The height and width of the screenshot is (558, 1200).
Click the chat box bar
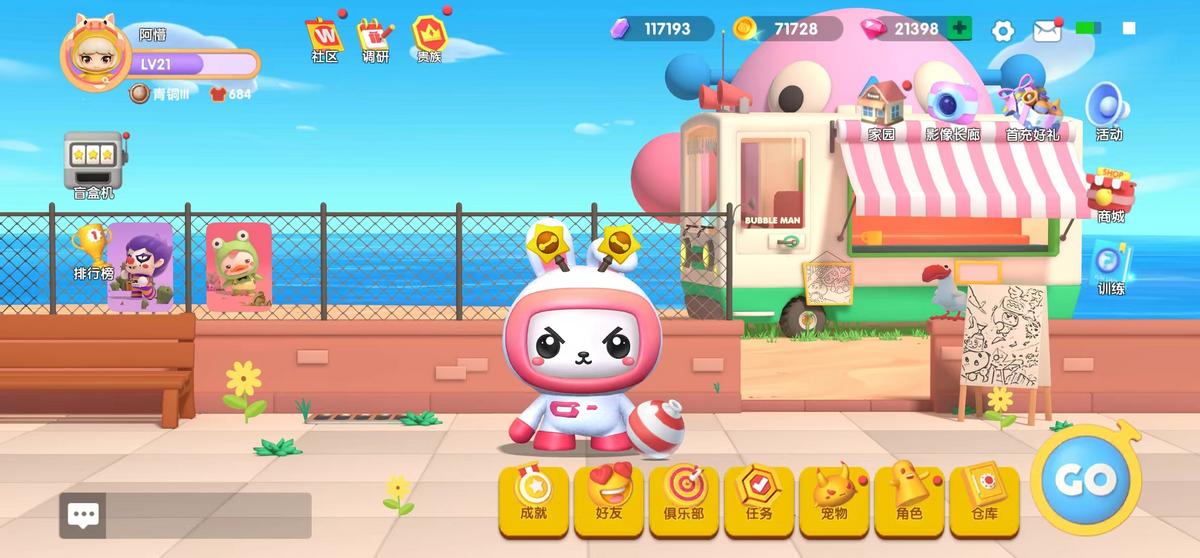pos(186,515)
